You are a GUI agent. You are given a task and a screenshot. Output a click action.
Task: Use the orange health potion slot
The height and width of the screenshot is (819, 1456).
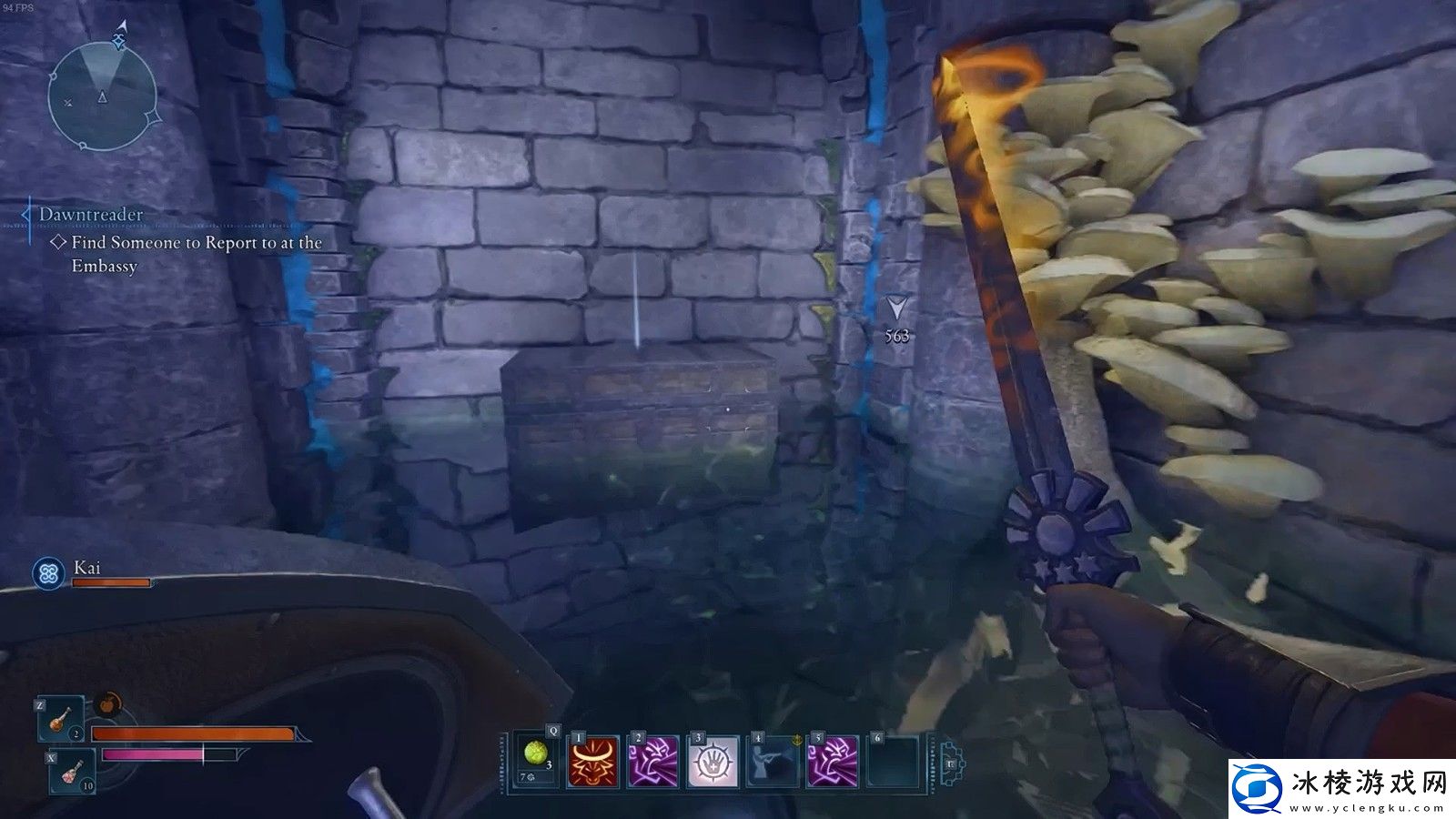tap(60, 719)
